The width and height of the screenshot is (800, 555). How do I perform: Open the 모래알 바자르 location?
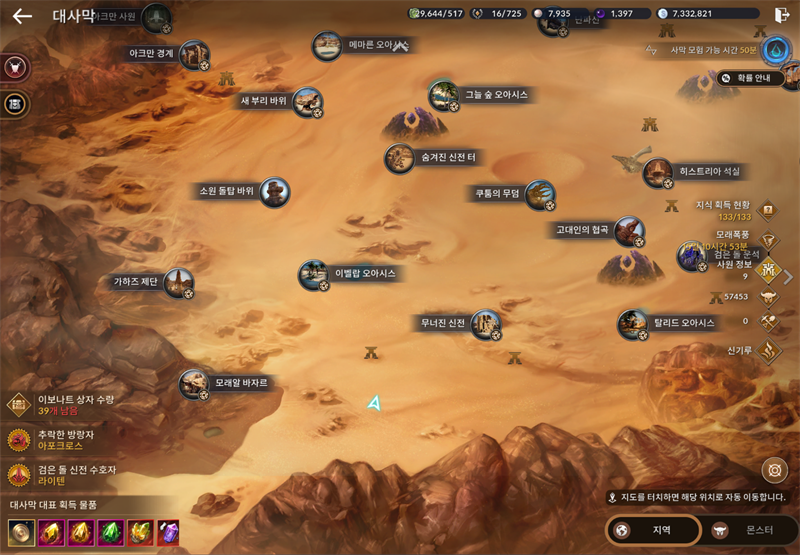[x=193, y=383]
